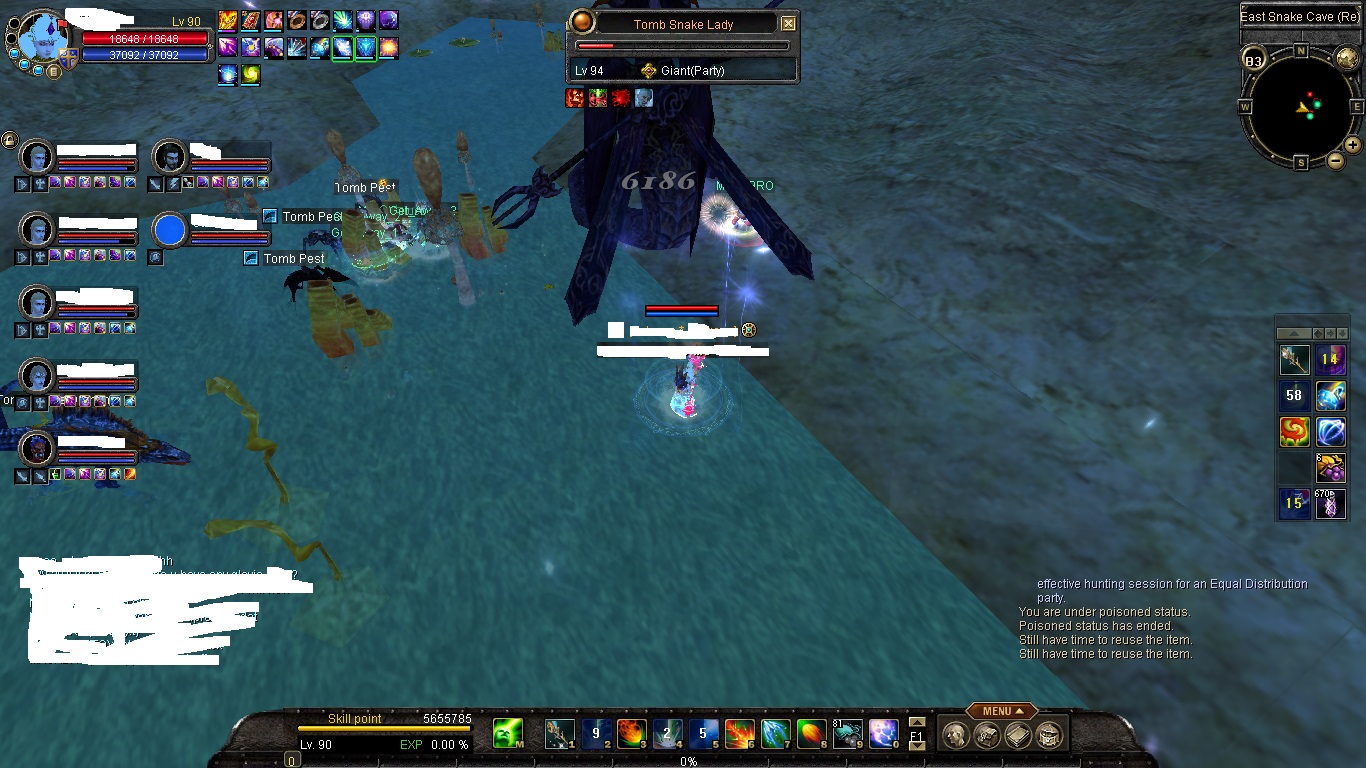Click the B3 floor button on the minimap

point(1253,60)
